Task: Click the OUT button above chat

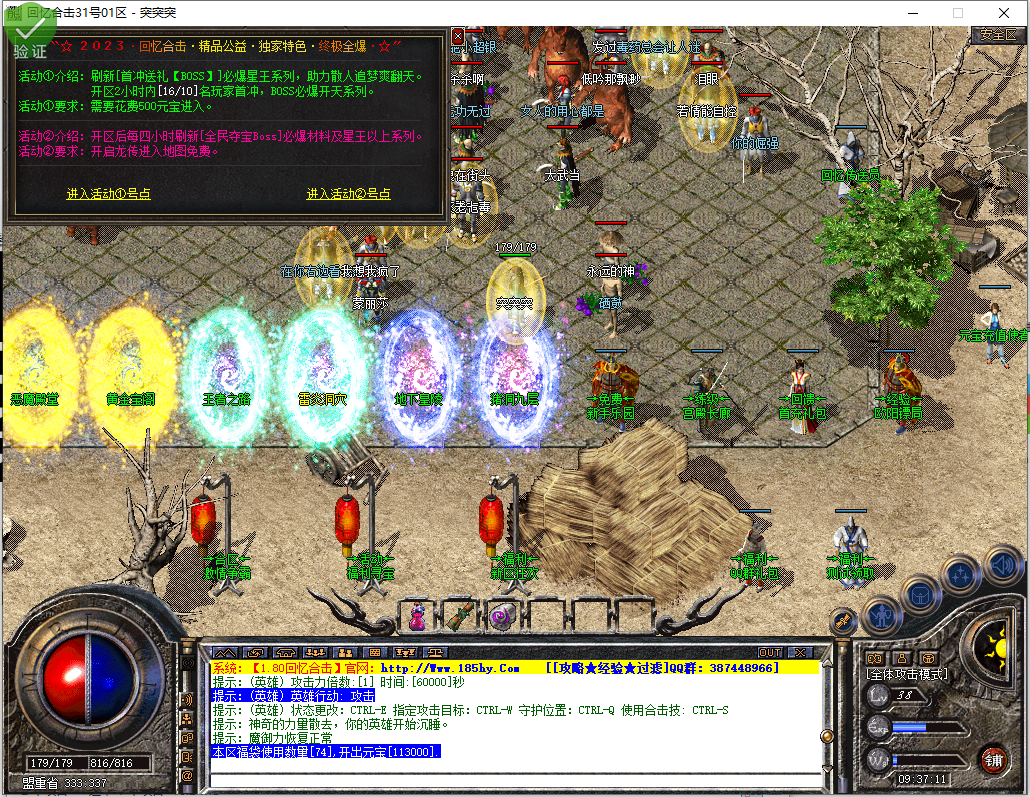Action: 769,653
